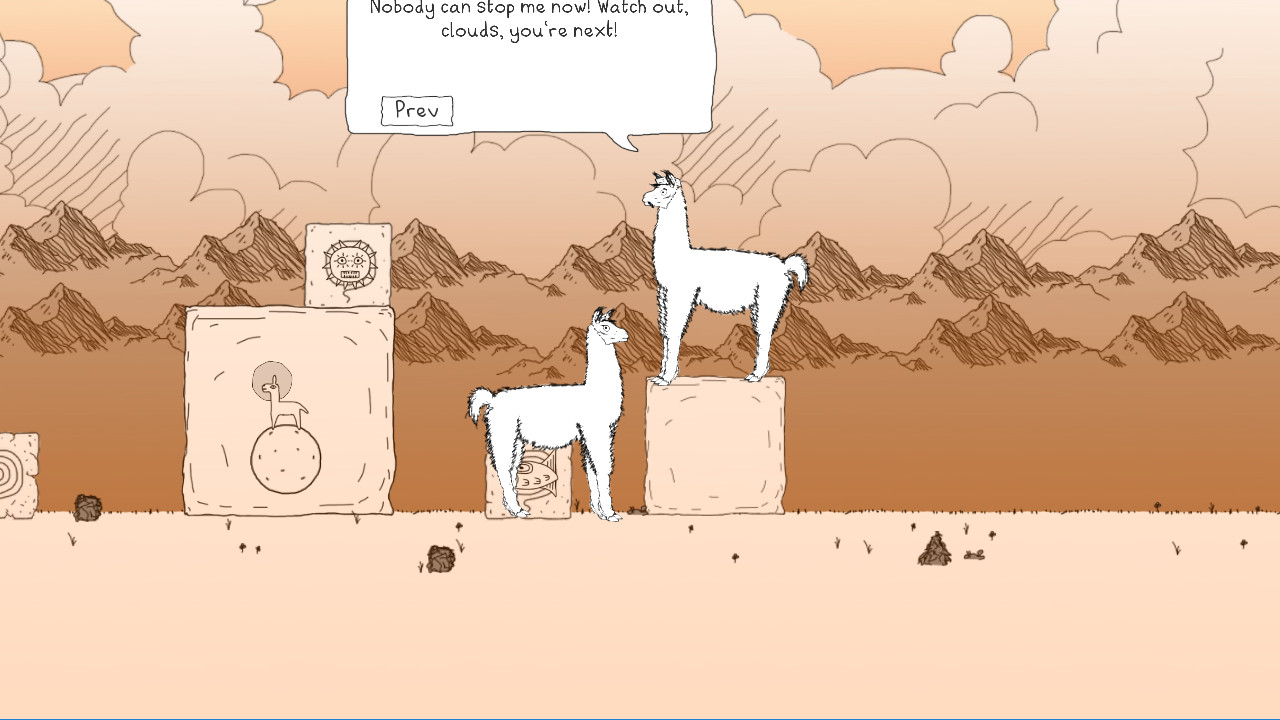The height and width of the screenshot is (720, 1280).
Task: Click the shaggy bush on the right side
Action: click(x=933, y=550)
